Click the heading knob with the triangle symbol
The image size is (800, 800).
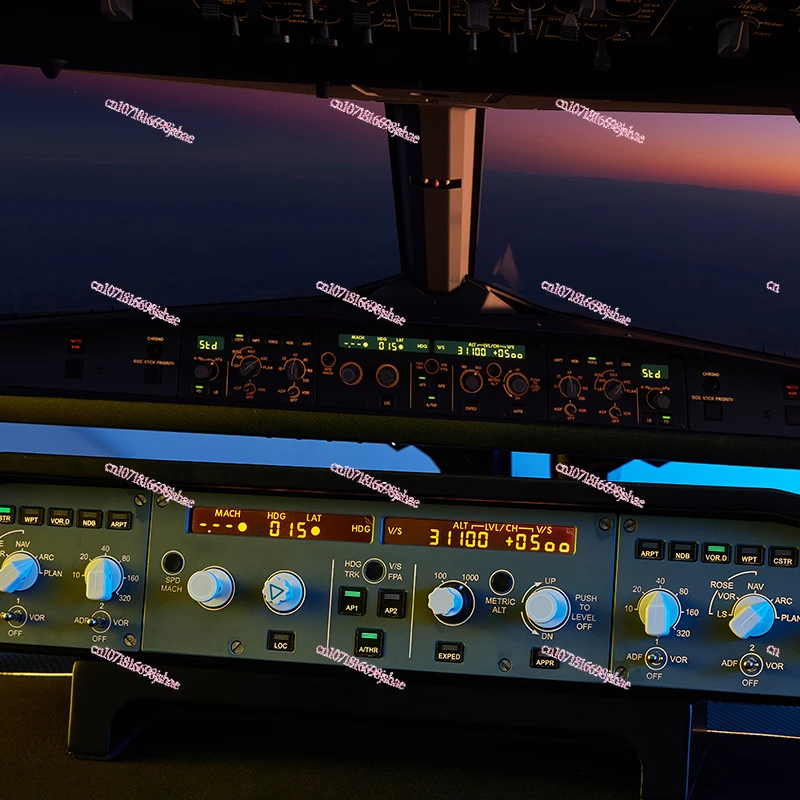284,592
